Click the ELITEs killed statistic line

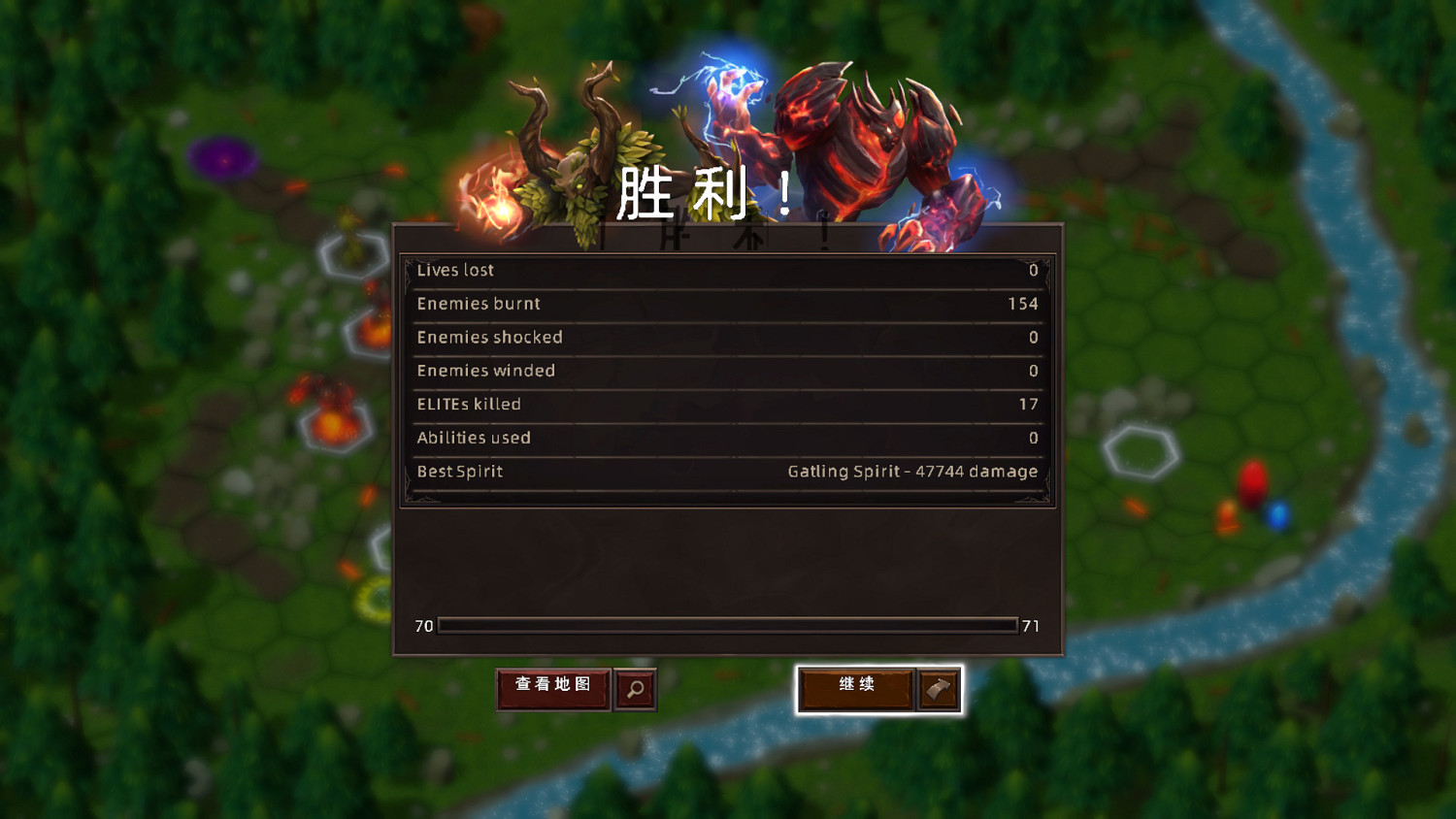pos(726,405)
